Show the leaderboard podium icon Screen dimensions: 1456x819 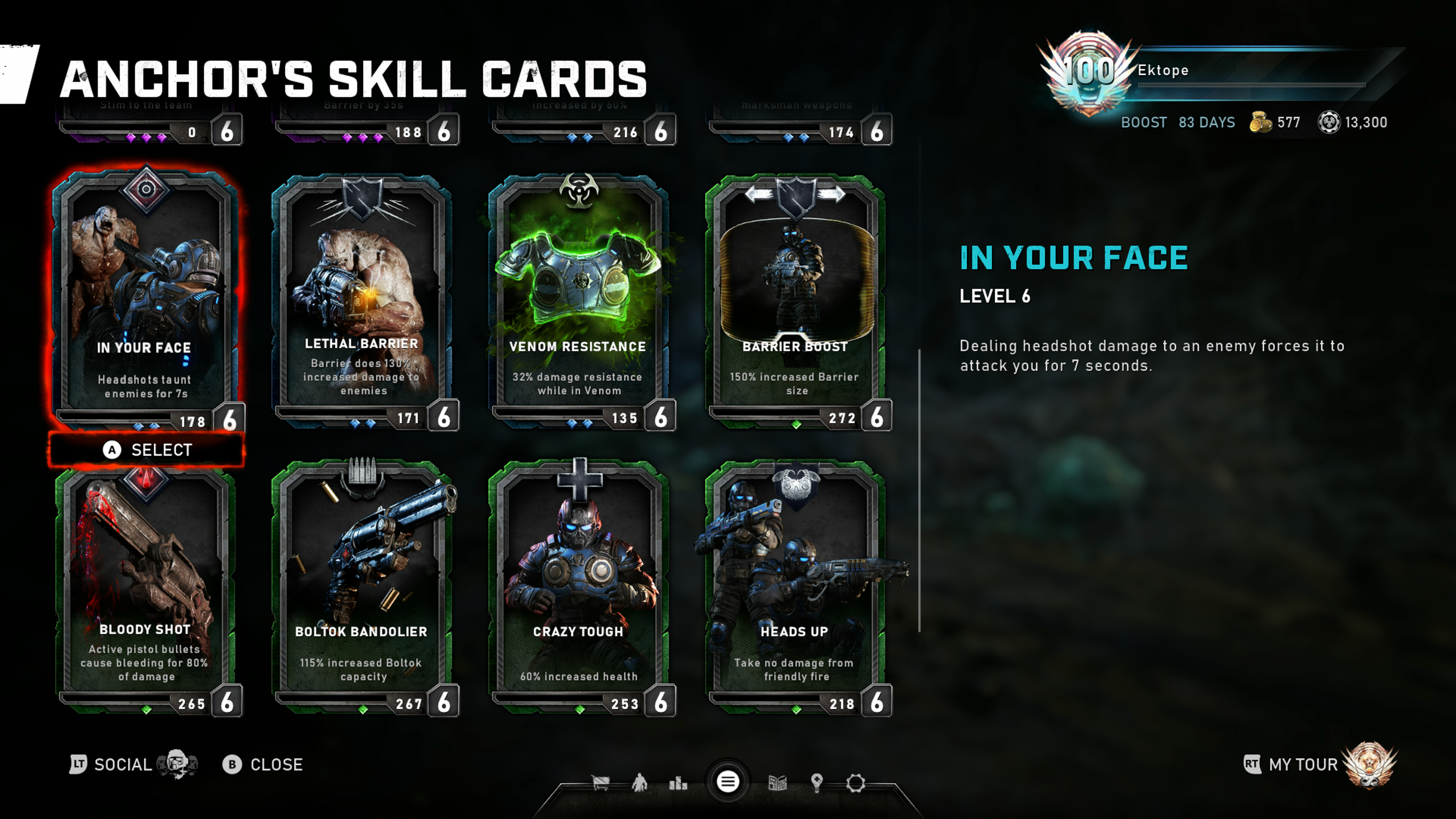coord(678,783)
